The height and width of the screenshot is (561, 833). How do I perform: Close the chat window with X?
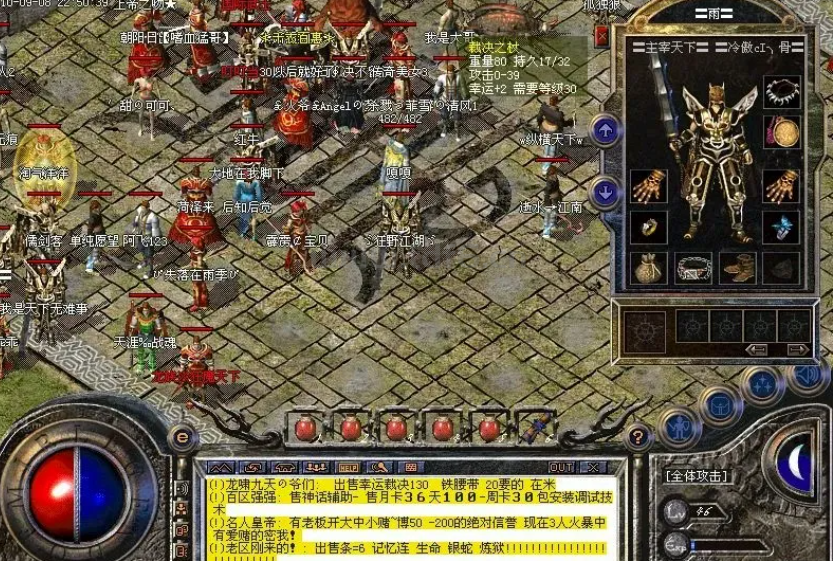pyautogui.click(x=592, y=467)
